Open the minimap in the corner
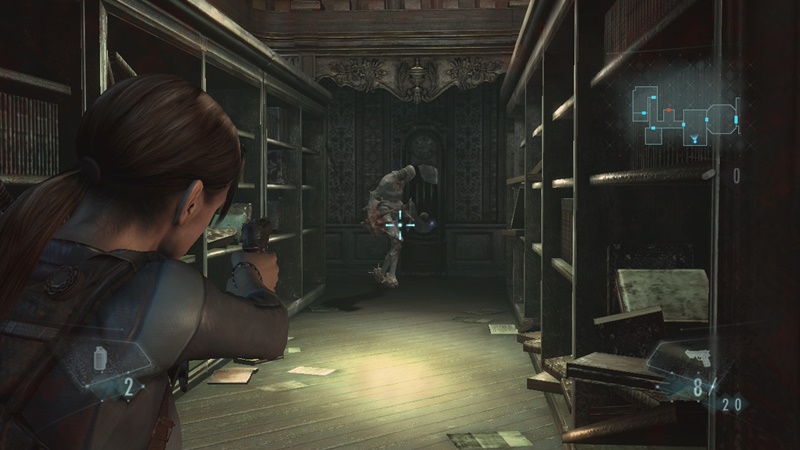The height and width of the screenshot is (450, 800). click(686, 116)
